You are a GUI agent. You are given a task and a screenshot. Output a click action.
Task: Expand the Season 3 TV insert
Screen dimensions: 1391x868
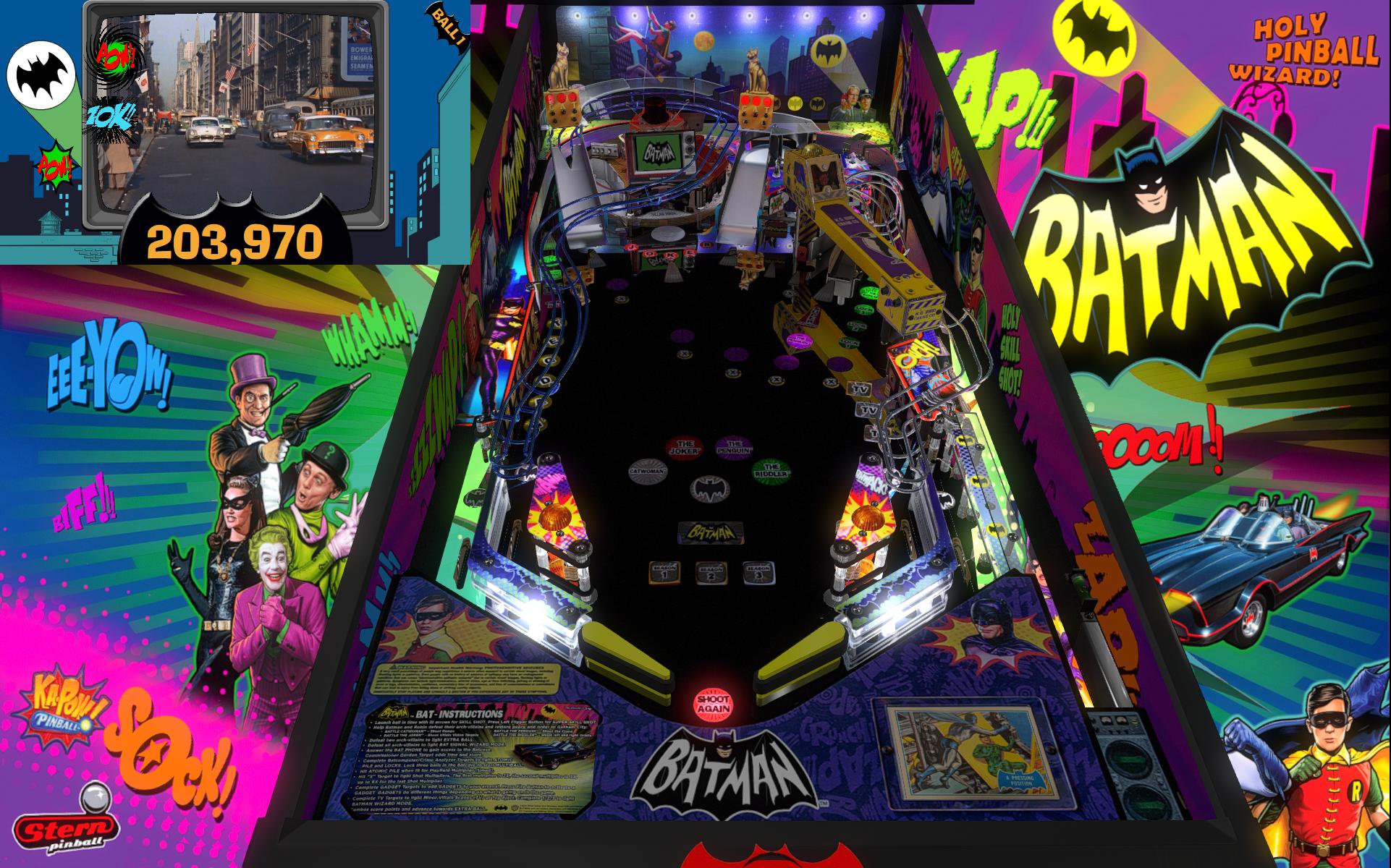click(759, 574)
